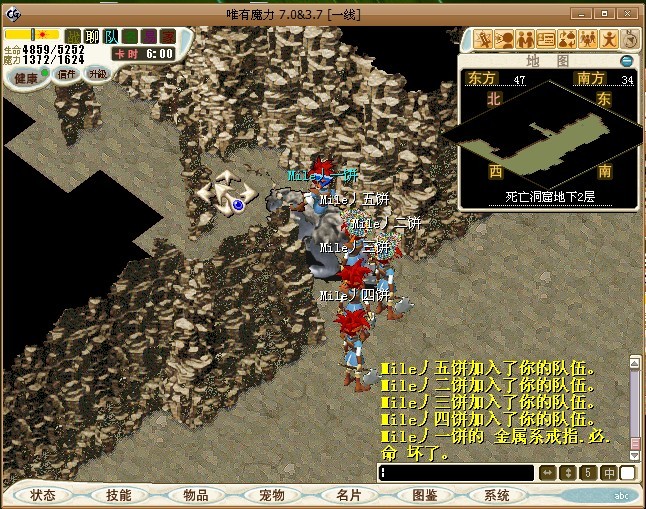
Task: Open the 信件 (Mail) button
Action: [65, 74]
